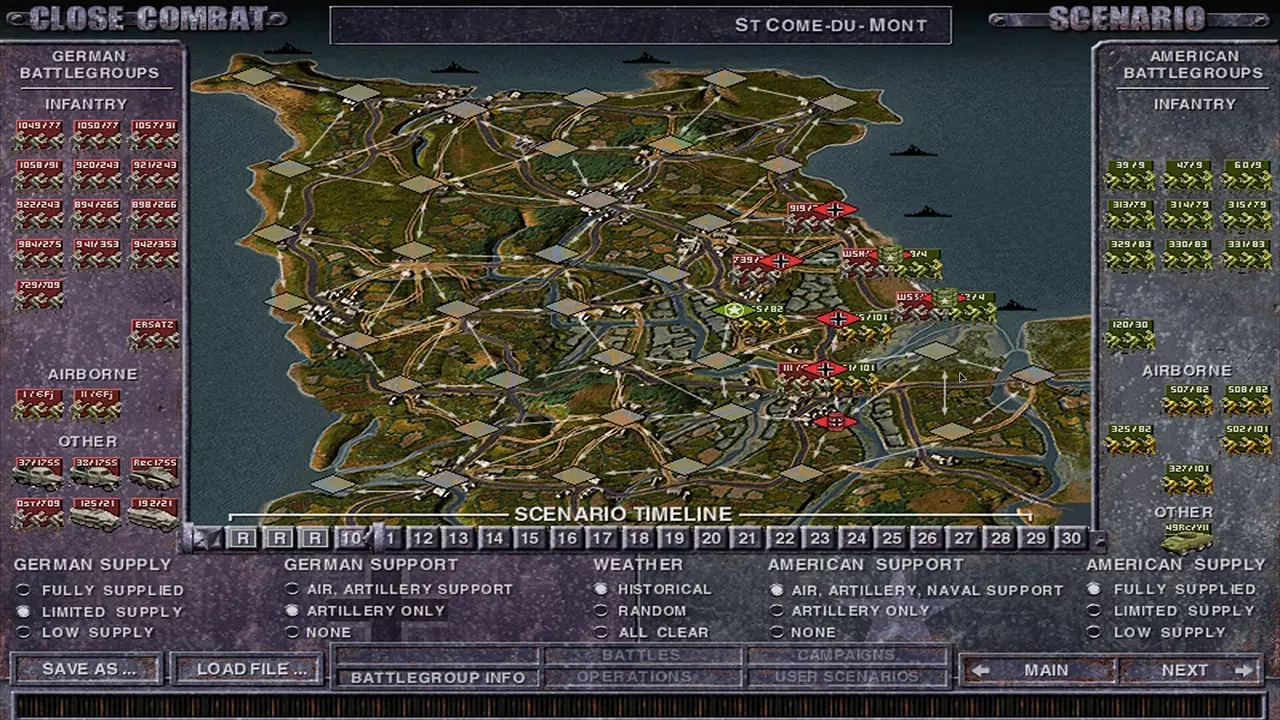Open the Battlegroup Info screen
The width and height of the screenshot is (1280, 720).
(437, 677)
